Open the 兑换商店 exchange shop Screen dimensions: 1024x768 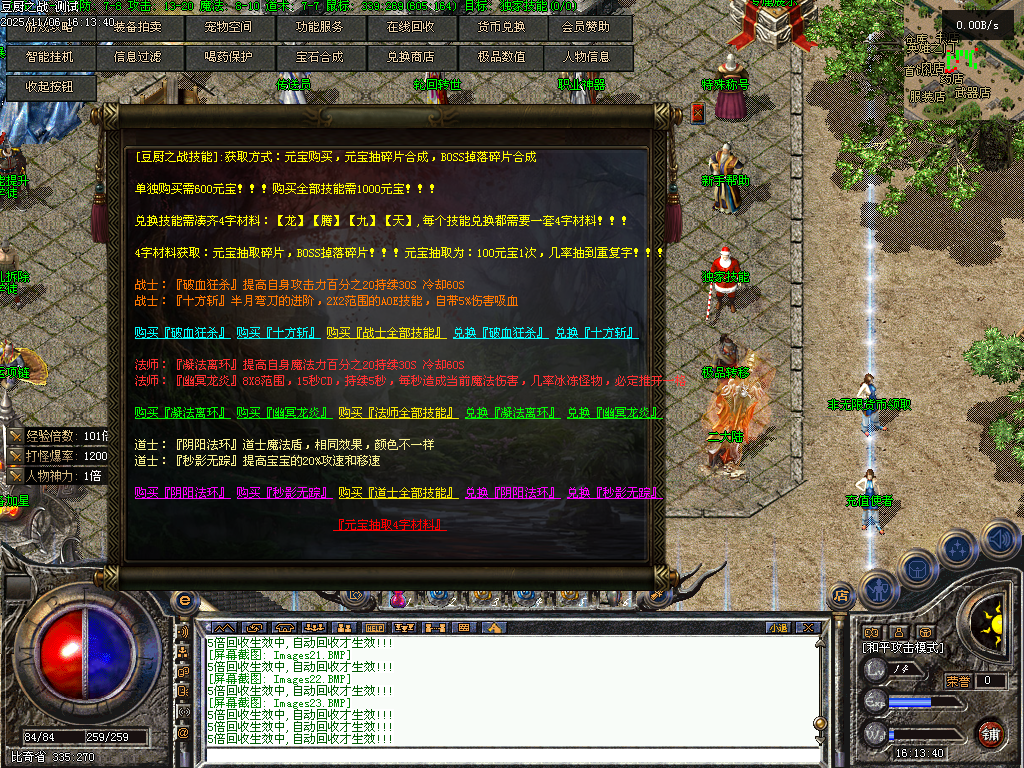pos(410,57)
